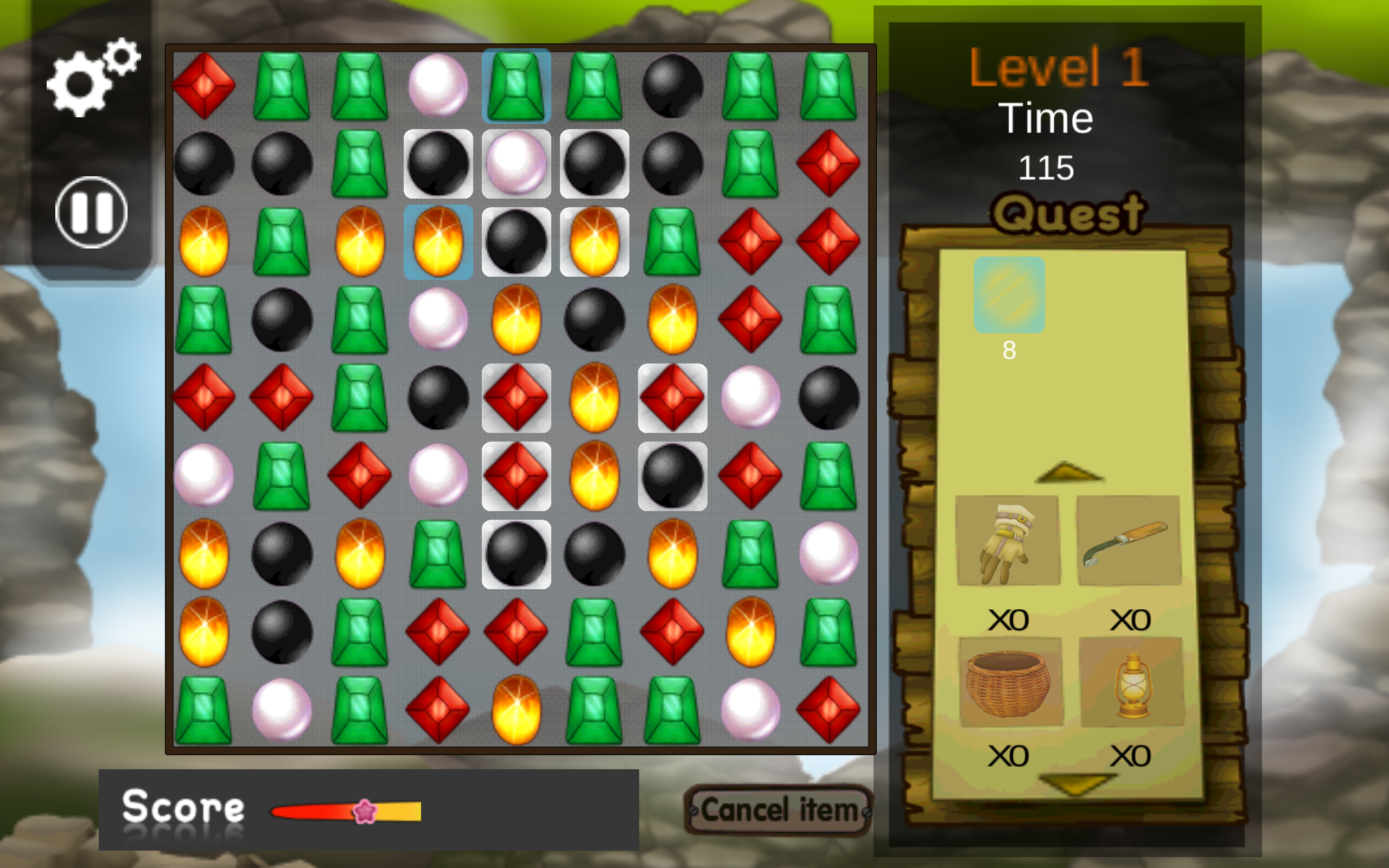1389x868 pixels.
Task: Select the knife quest item
Action: 1129,539
